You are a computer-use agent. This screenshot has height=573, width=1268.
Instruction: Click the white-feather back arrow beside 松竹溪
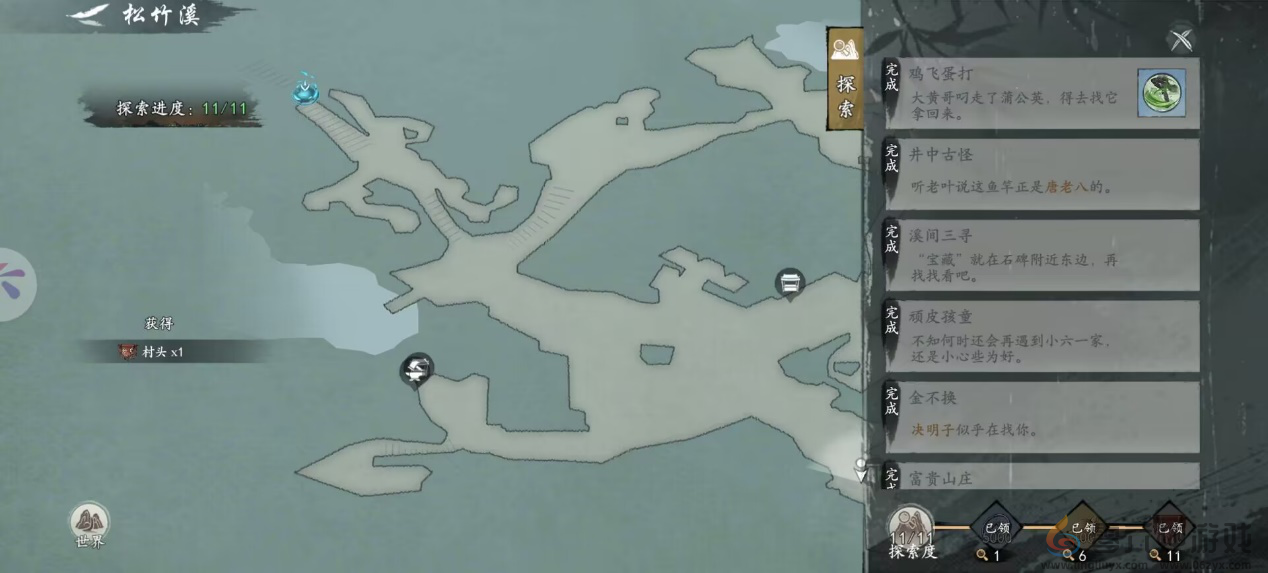coord(88,15)
